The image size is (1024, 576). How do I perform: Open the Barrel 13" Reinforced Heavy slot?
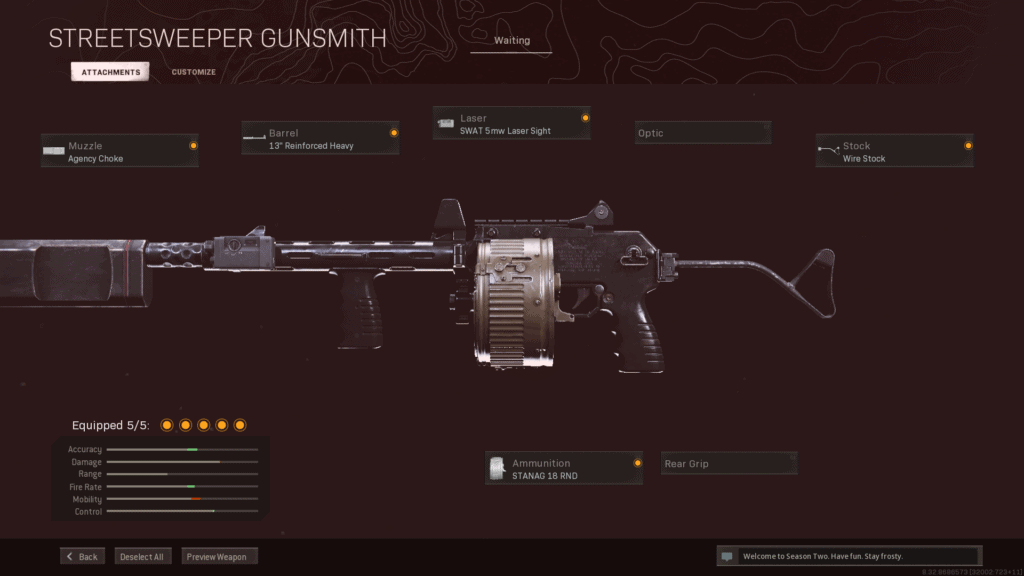point(320,138)
